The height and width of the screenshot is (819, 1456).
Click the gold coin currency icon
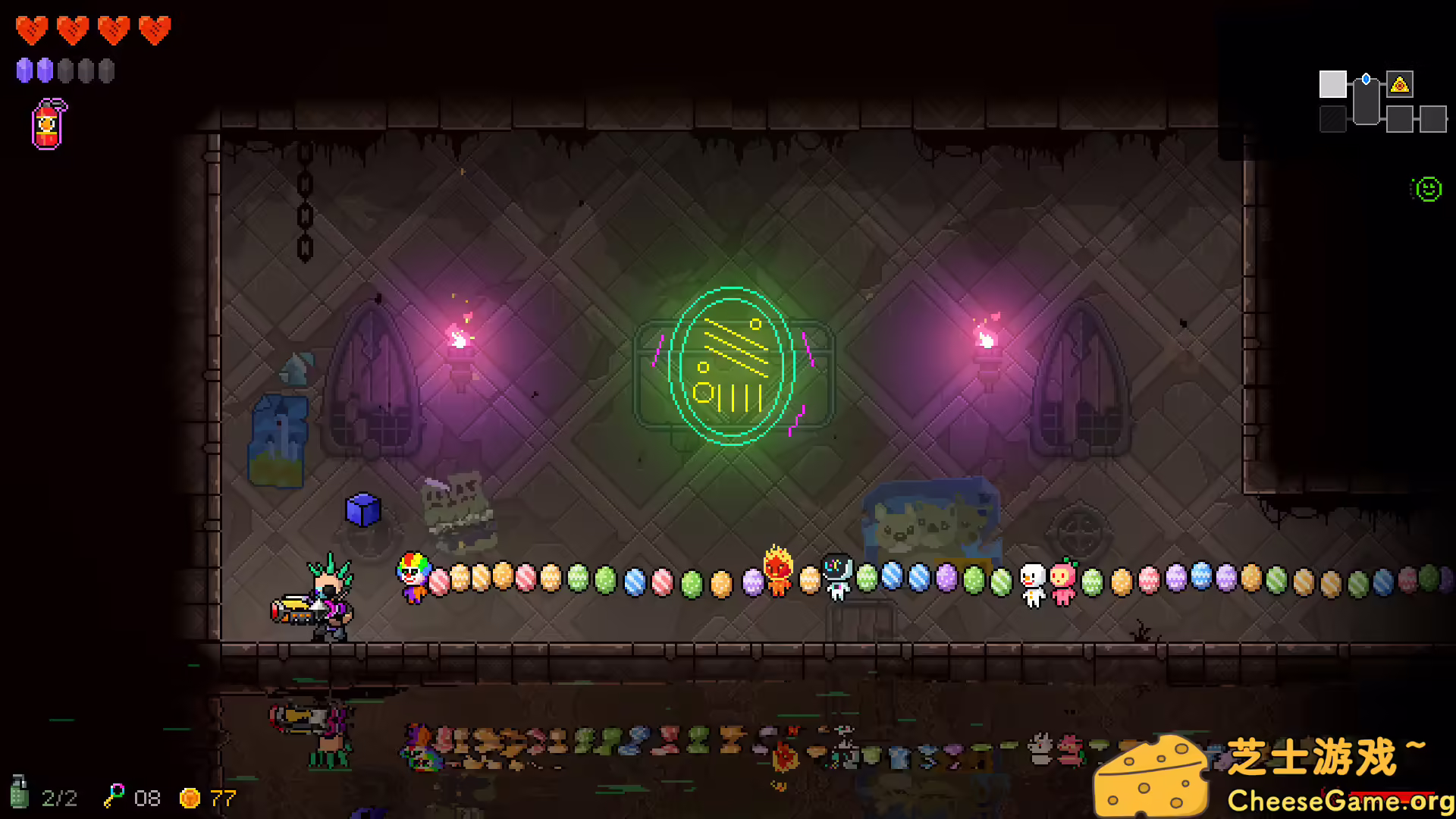tap(190, 798)
